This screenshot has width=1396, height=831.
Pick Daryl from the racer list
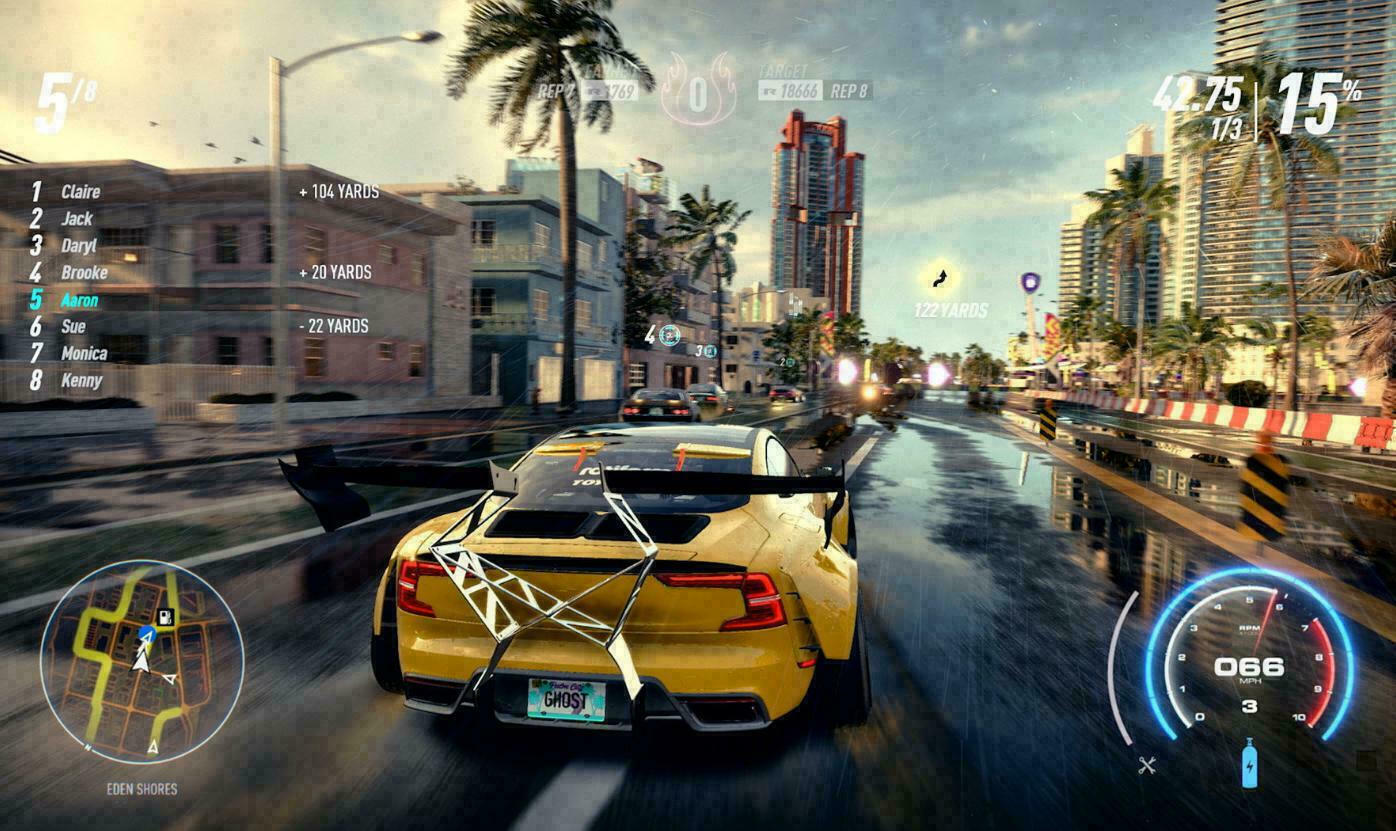78,245
